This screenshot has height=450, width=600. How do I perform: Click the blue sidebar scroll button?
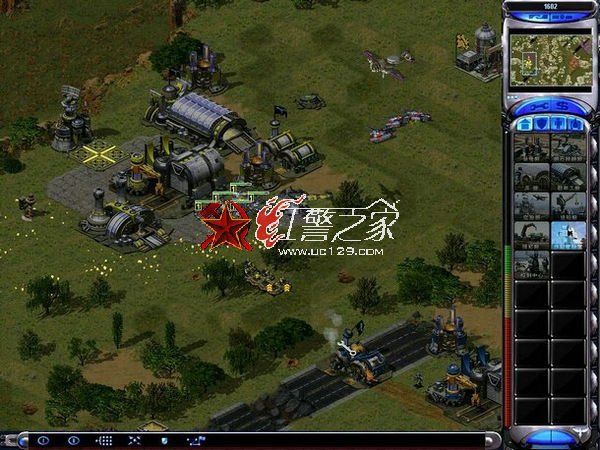click(x=549, y=436)
